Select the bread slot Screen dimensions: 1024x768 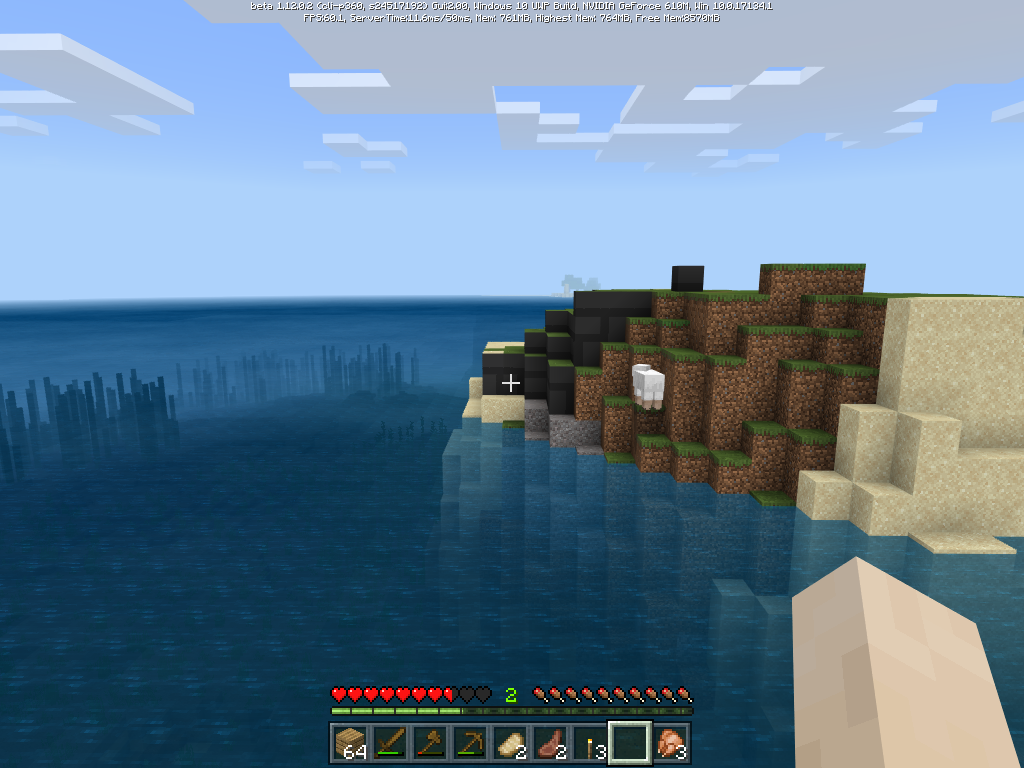pyautogui.click(x=510, y=743)
